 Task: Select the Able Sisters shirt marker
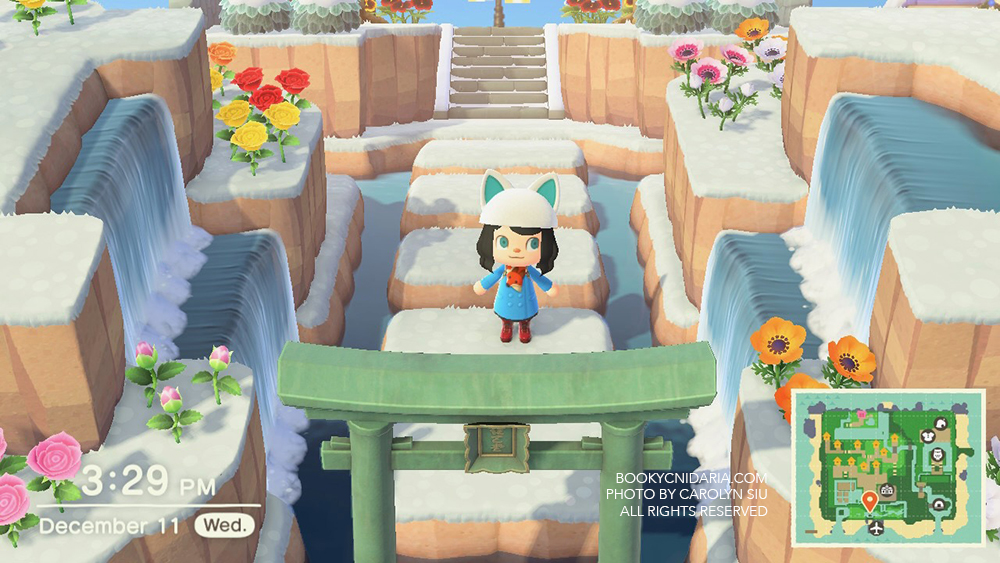pos(928,436)
